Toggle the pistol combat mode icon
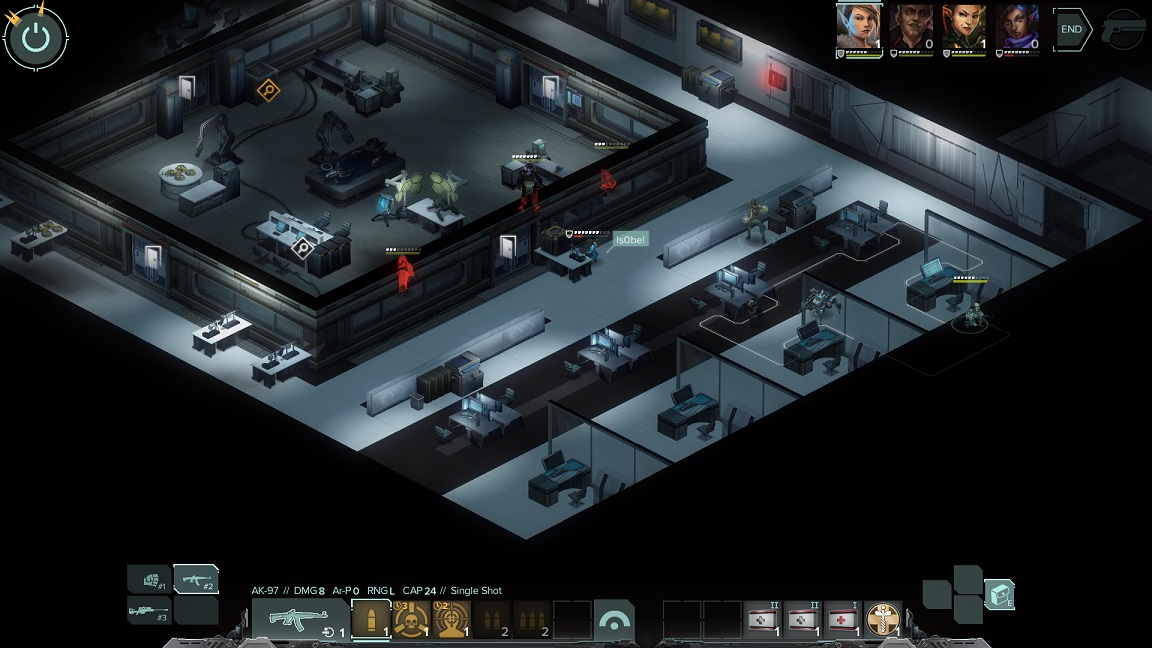Image resolution: width=1152 pixels, height=648 pixels. coord(1123,30)
